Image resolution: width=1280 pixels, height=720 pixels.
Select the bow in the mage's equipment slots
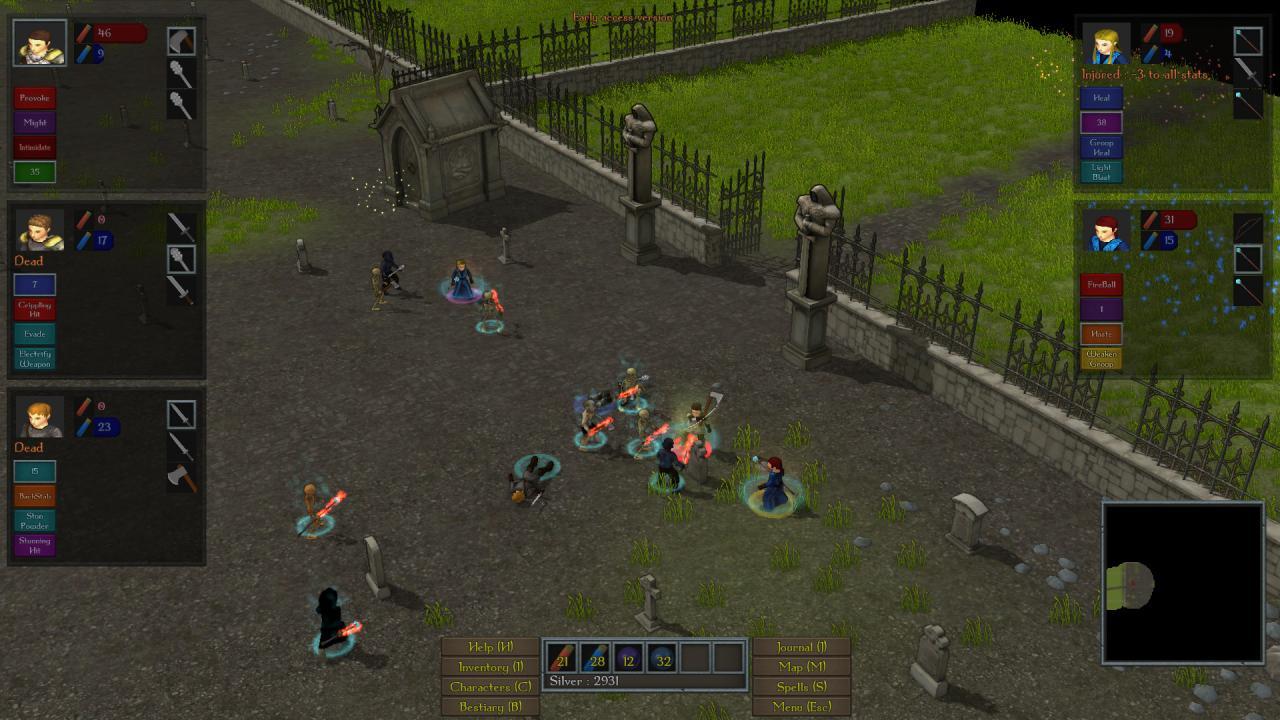tap(1248, 224)
